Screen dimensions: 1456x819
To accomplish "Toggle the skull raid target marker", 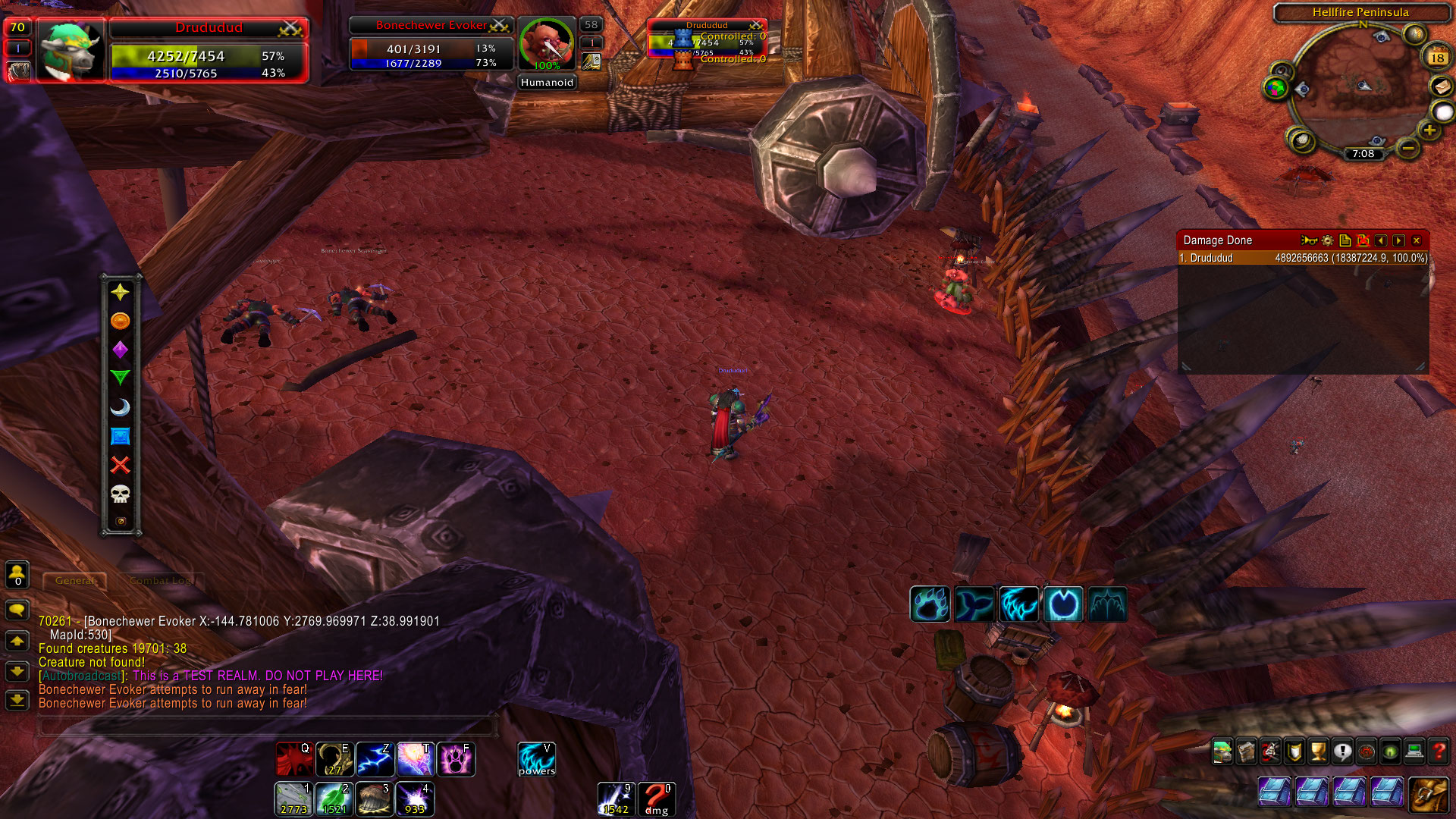I will click(120, 493).
